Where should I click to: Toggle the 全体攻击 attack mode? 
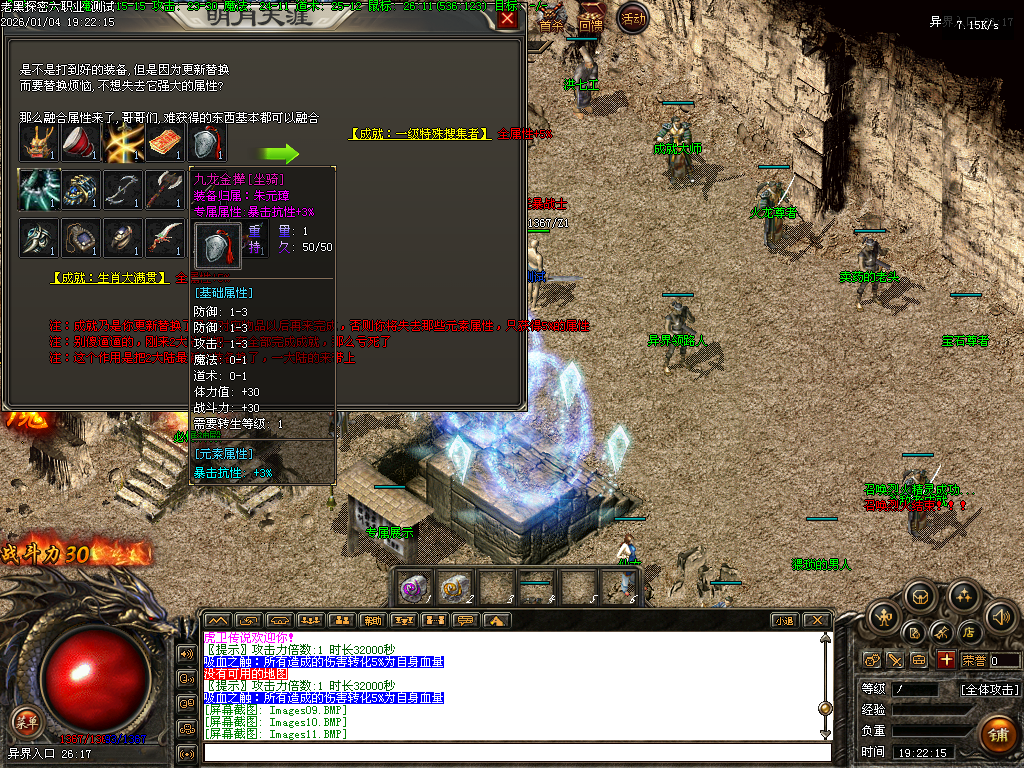(990, 689)
